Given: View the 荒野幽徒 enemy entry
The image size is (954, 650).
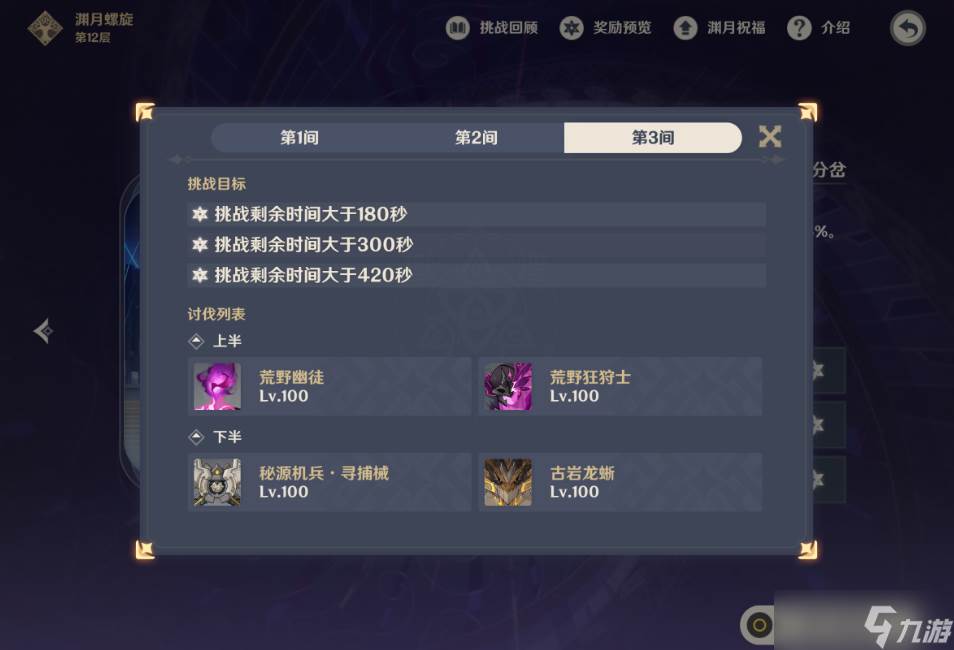Looking at the screenshot, I should pos(329,386).
